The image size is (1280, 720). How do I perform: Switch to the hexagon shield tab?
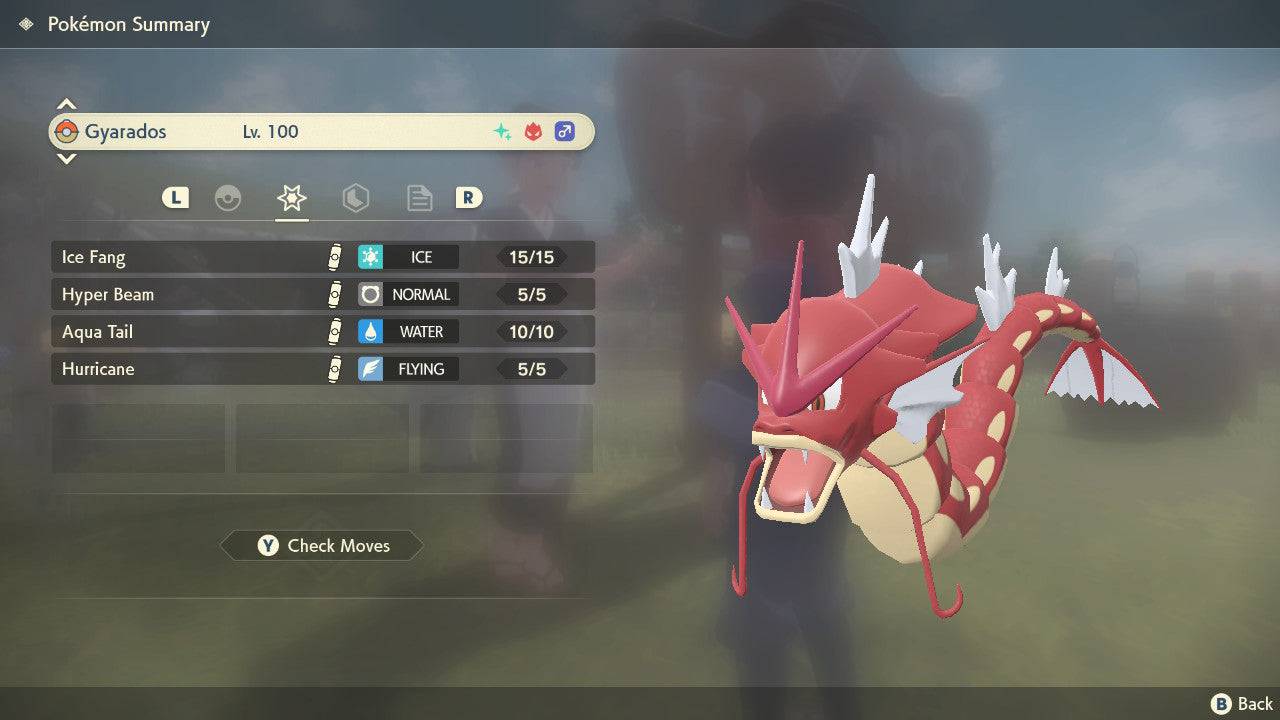tap(355, 198)
